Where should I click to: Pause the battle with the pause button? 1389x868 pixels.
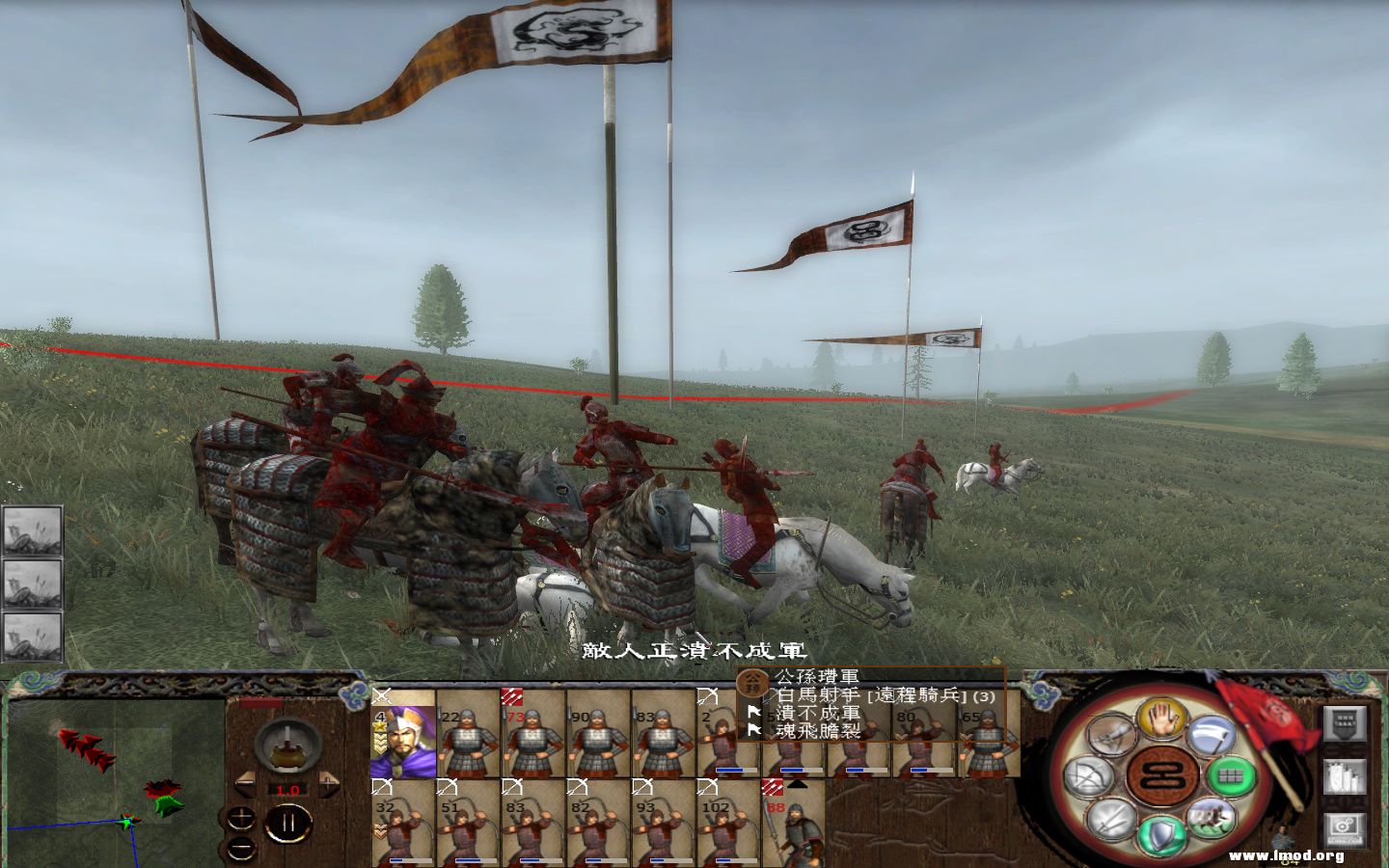pos(288,822)
